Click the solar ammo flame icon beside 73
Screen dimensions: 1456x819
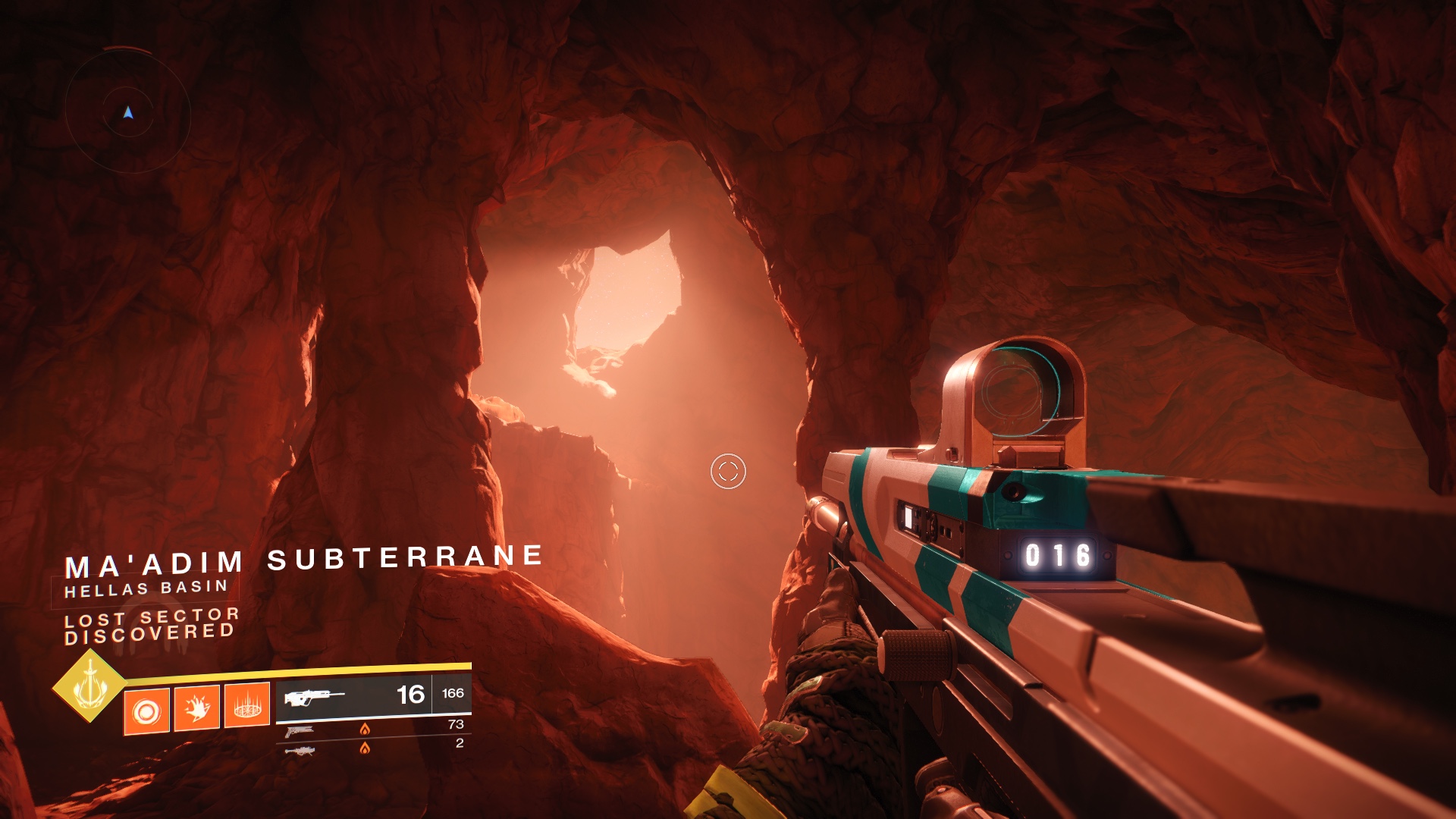coord(366,730)
